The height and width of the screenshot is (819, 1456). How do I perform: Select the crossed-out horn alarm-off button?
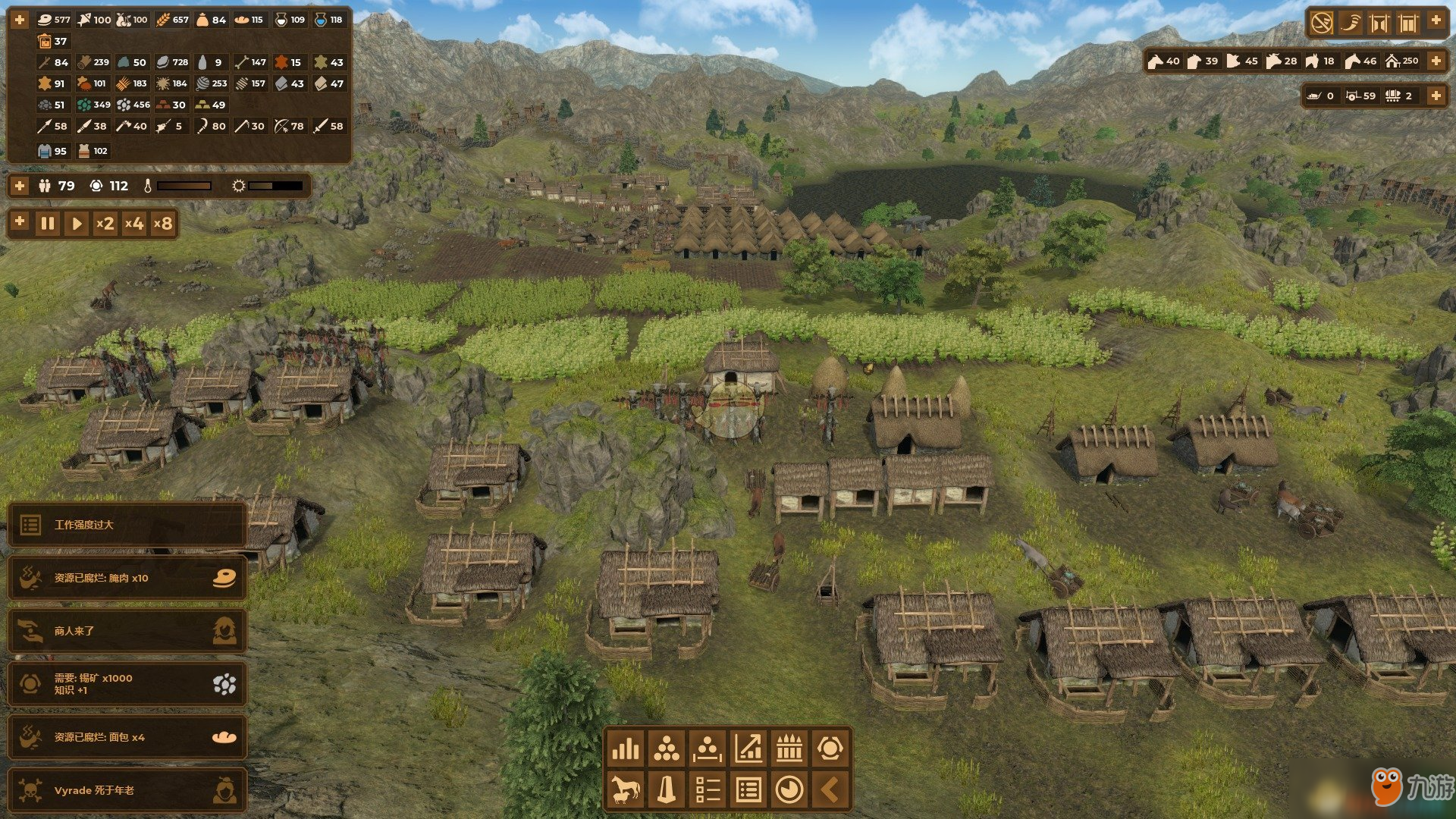[1321, 23]
